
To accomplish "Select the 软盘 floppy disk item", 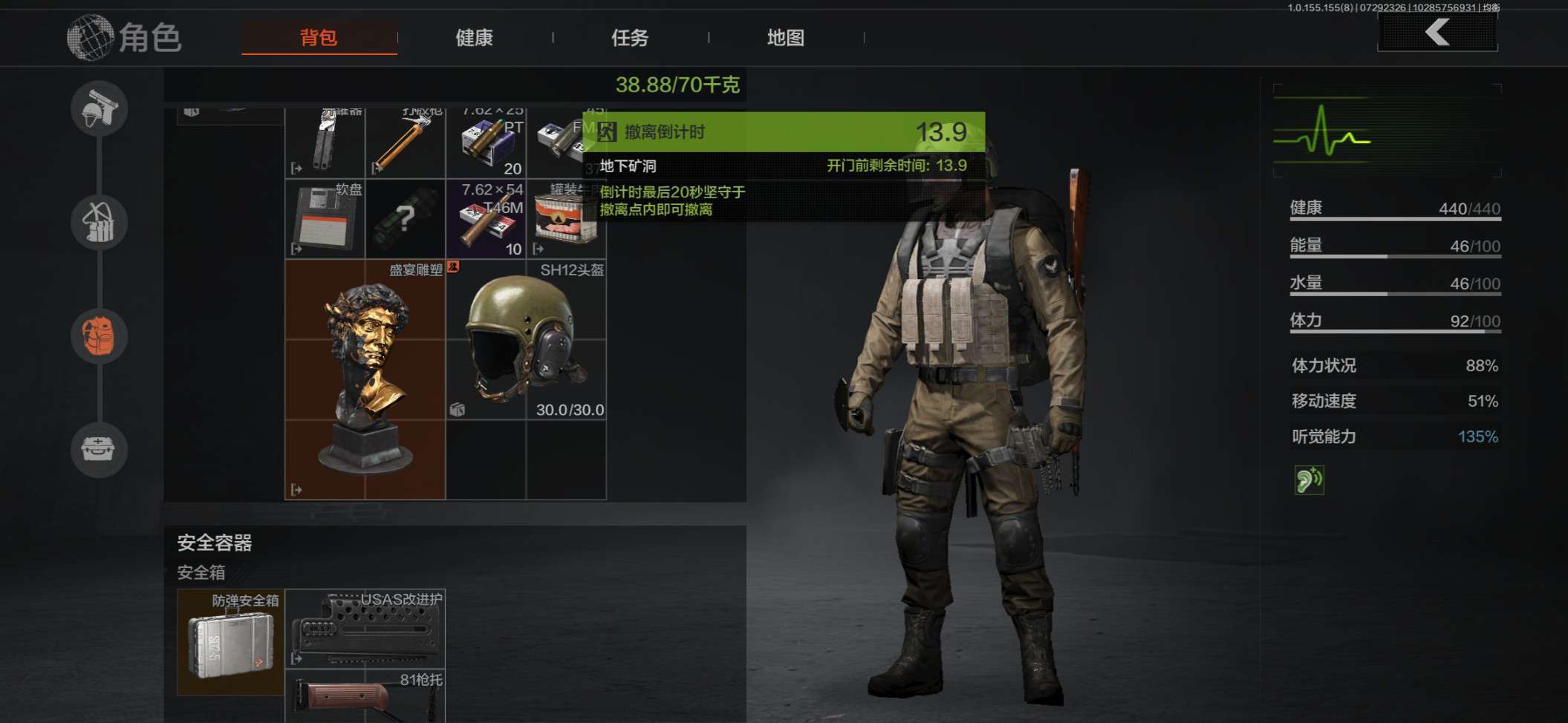I will coord(325,219).
